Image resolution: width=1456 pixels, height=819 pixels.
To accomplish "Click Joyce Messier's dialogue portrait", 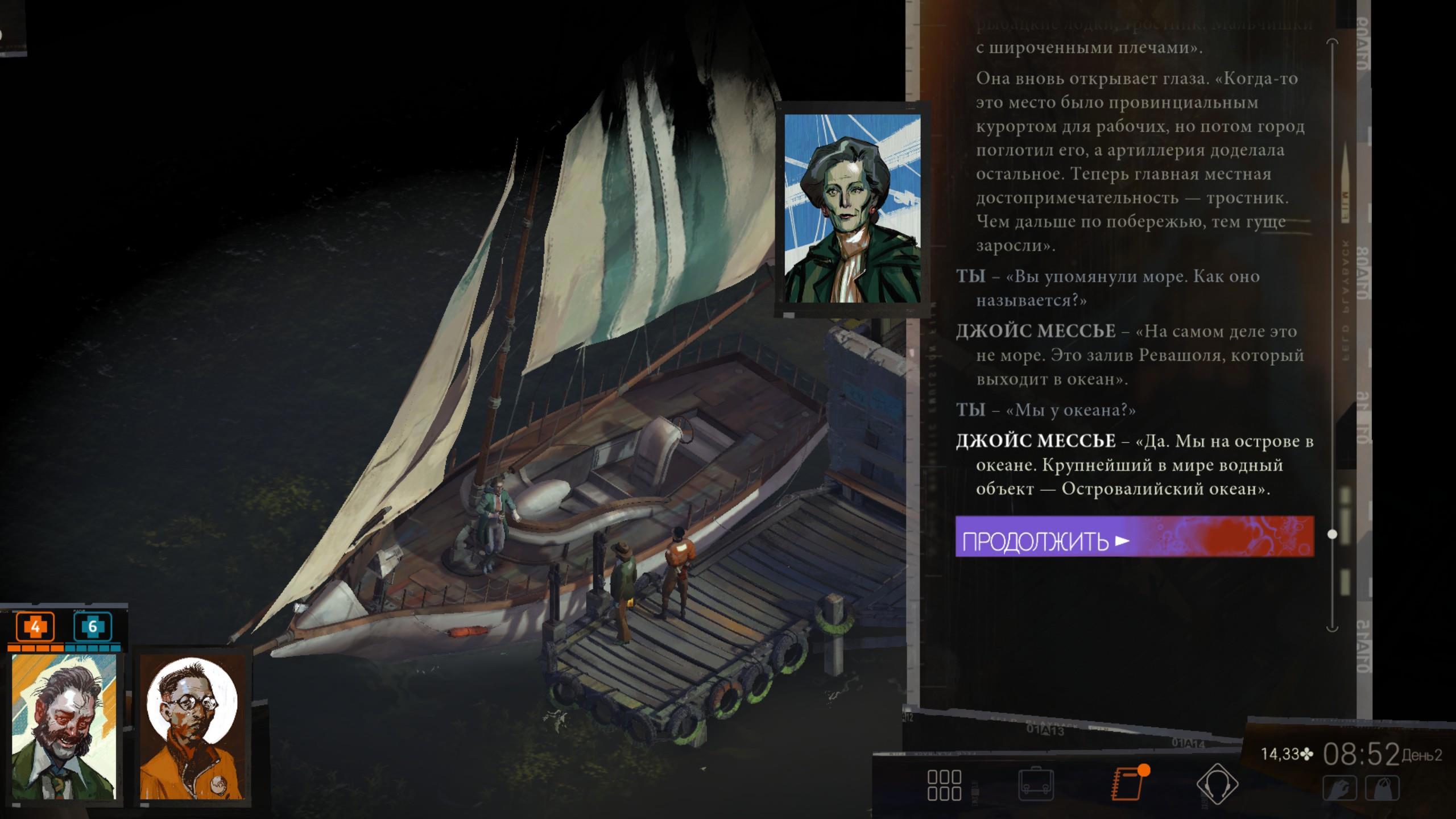I will 852,208.
